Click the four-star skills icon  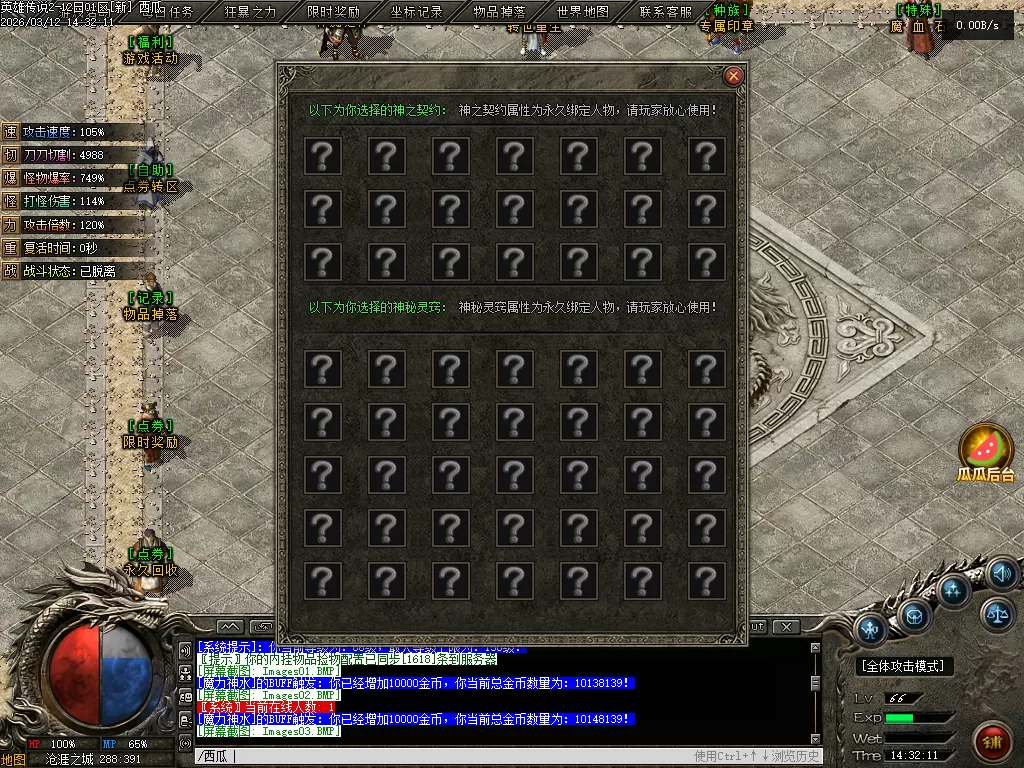(x=953, y=590)
